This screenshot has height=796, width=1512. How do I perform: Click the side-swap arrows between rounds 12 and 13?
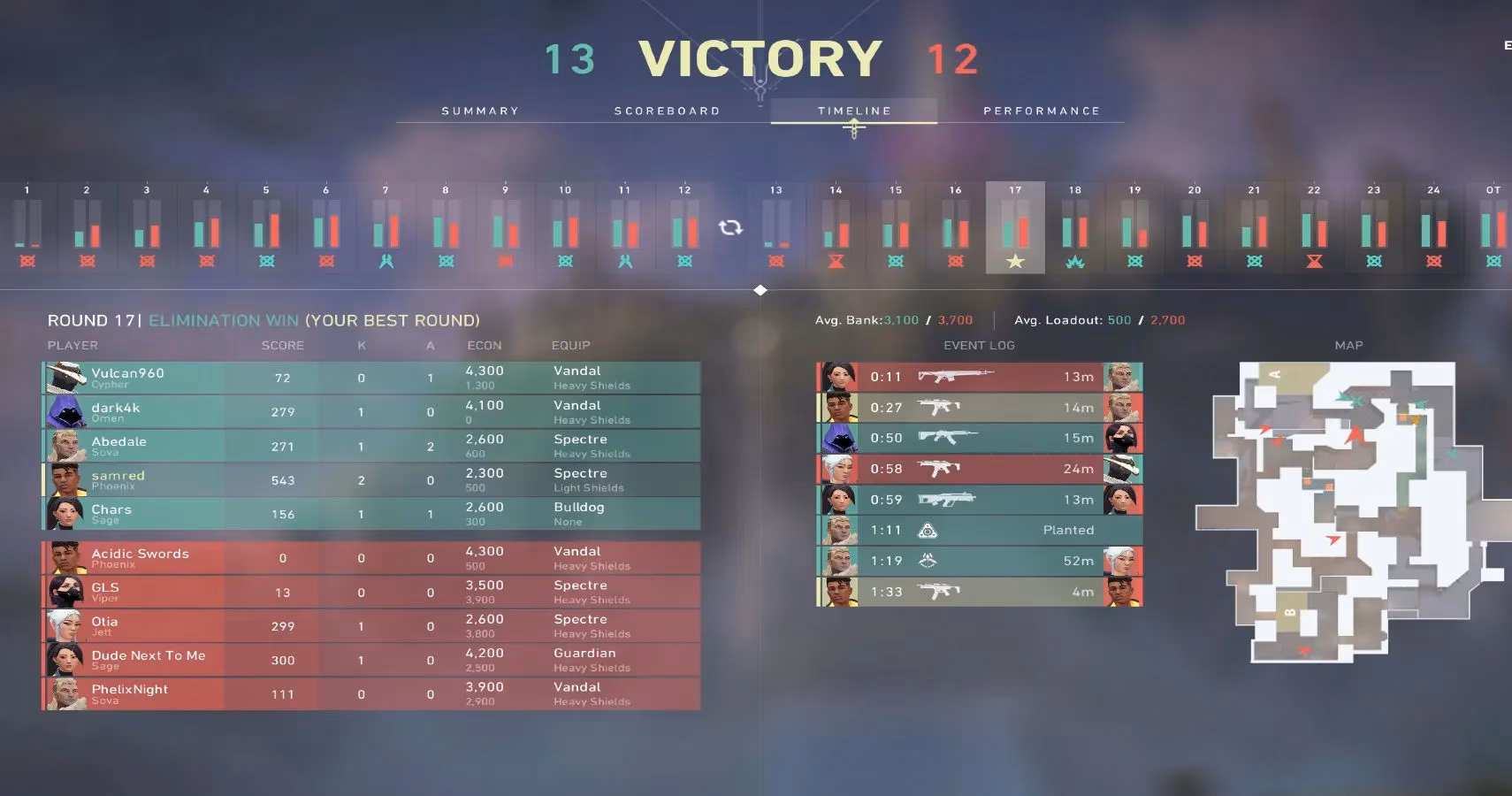point(731,228)
